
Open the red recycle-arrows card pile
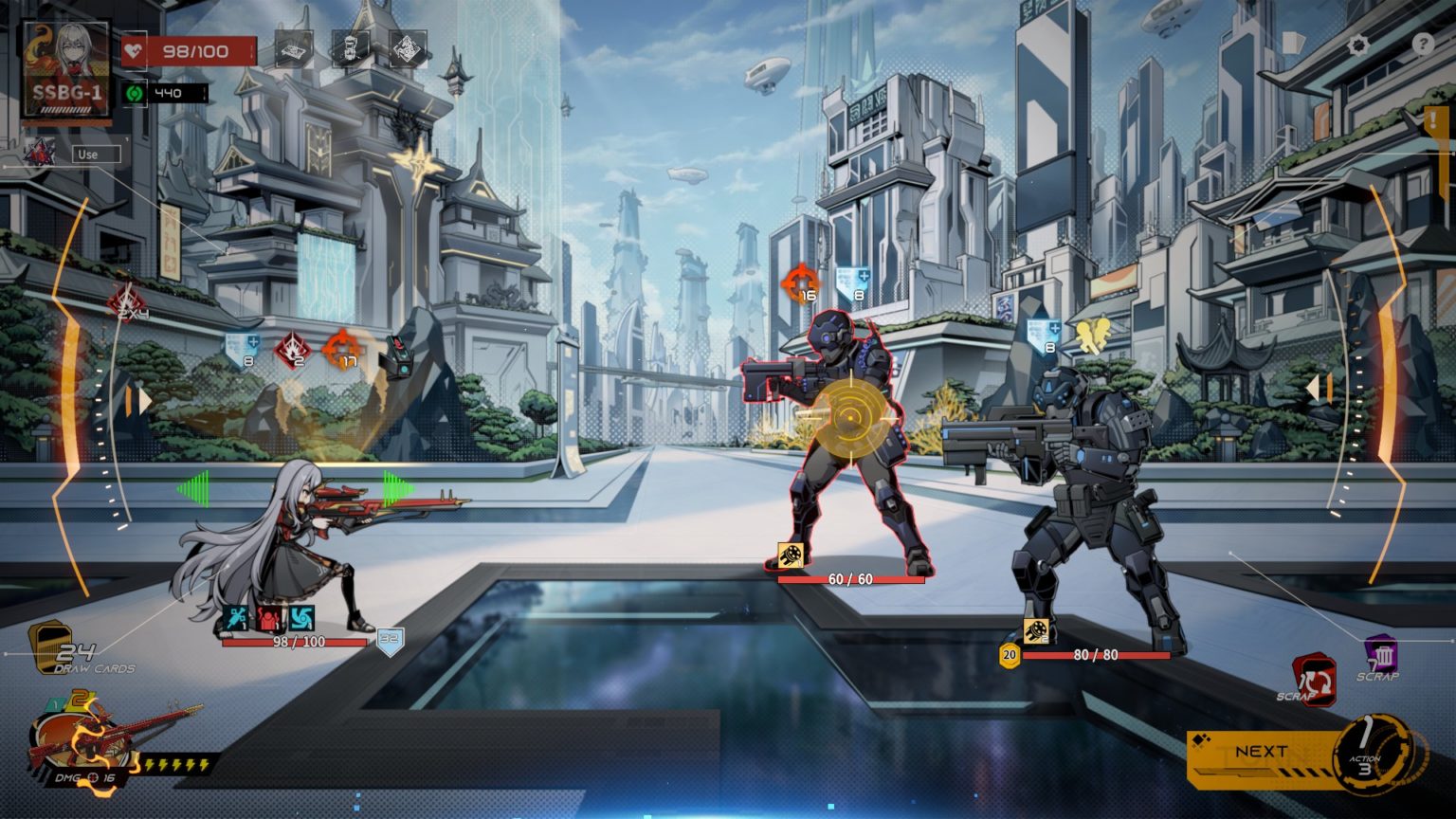pos(1315,681)
